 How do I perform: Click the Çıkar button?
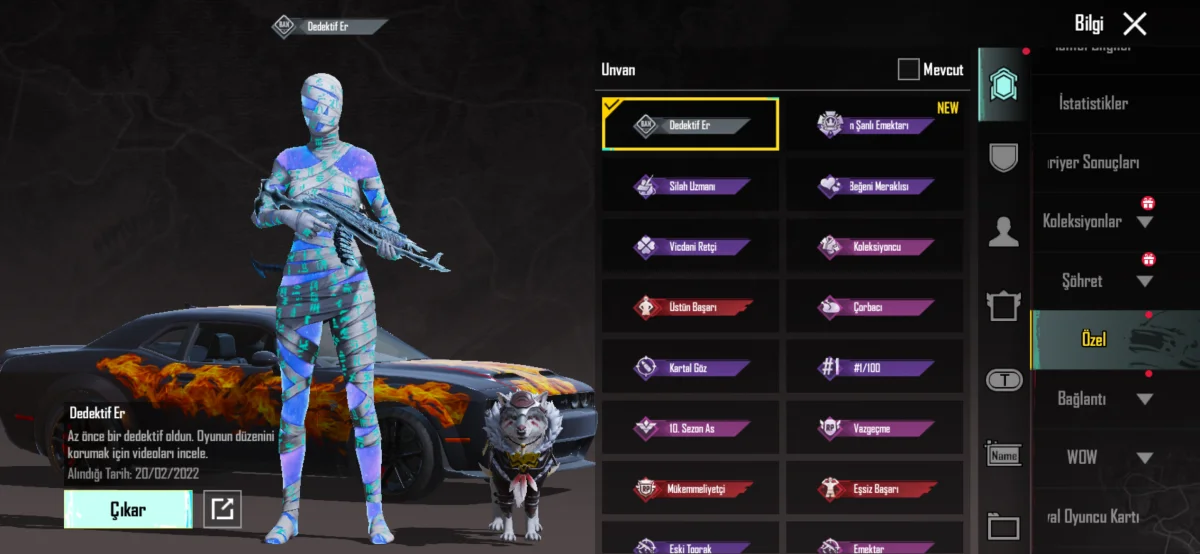(128, 509)
